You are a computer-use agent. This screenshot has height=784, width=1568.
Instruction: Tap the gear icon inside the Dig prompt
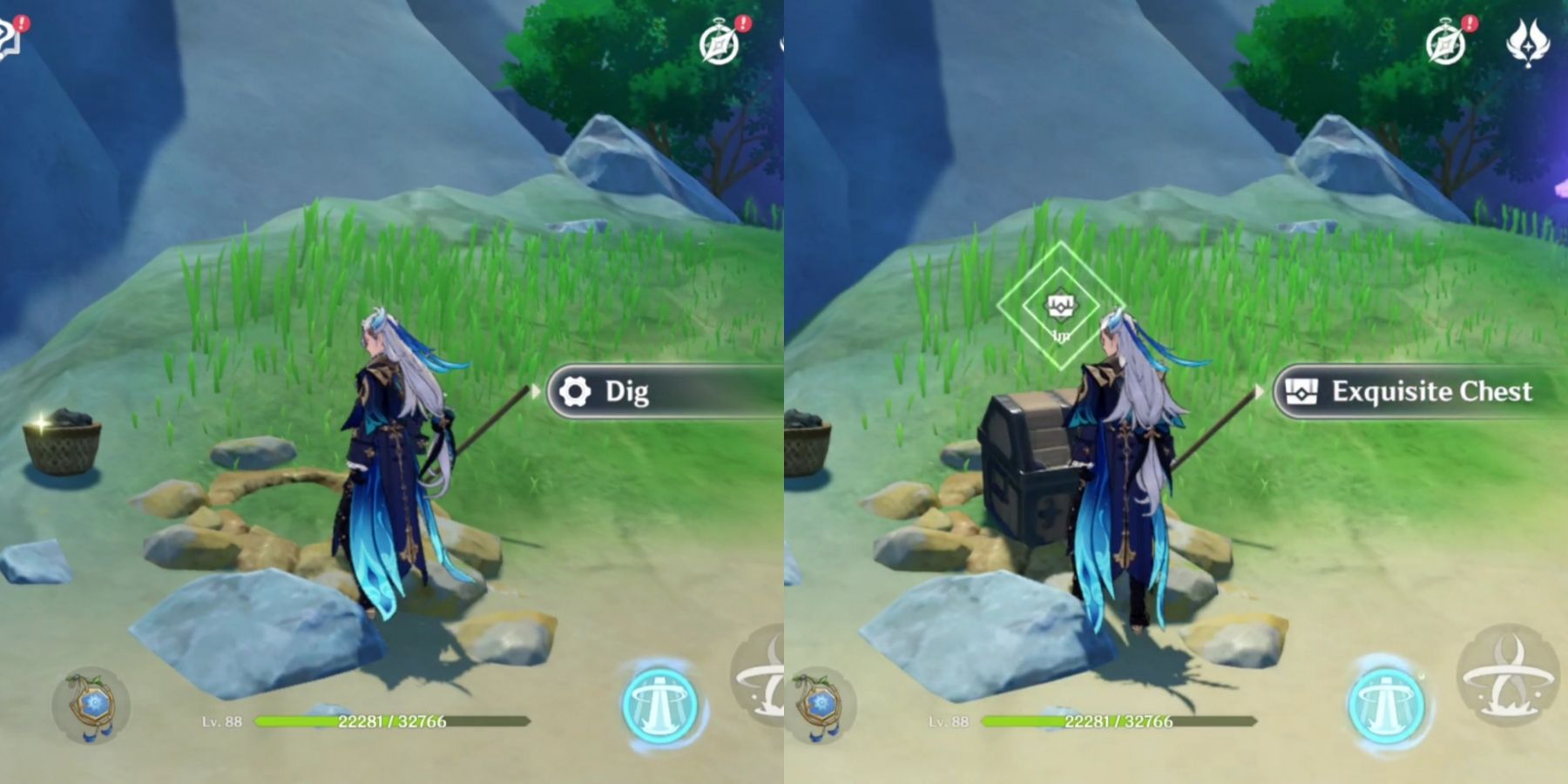575,392
